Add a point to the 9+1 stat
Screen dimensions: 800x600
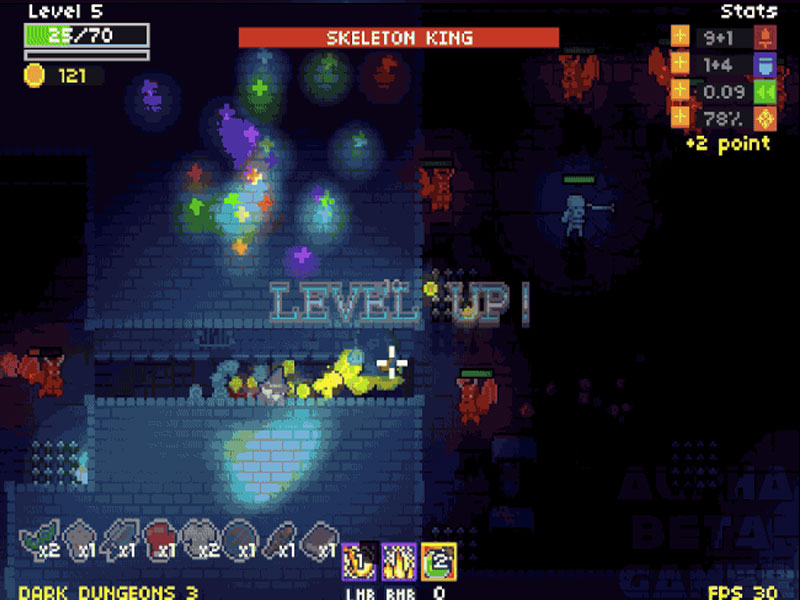680,39
